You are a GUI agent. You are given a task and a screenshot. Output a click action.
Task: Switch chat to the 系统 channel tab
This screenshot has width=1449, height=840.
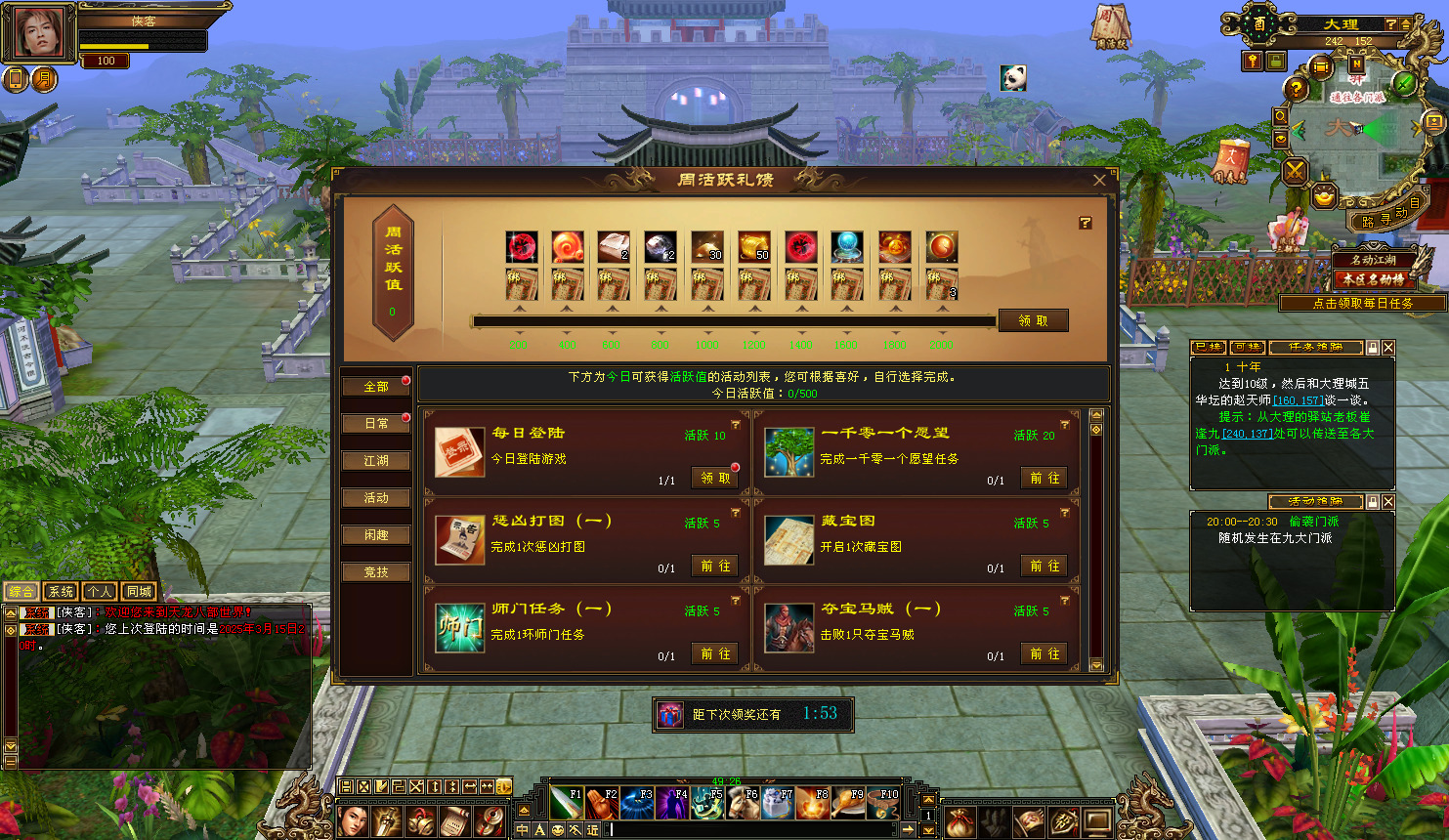61,591
